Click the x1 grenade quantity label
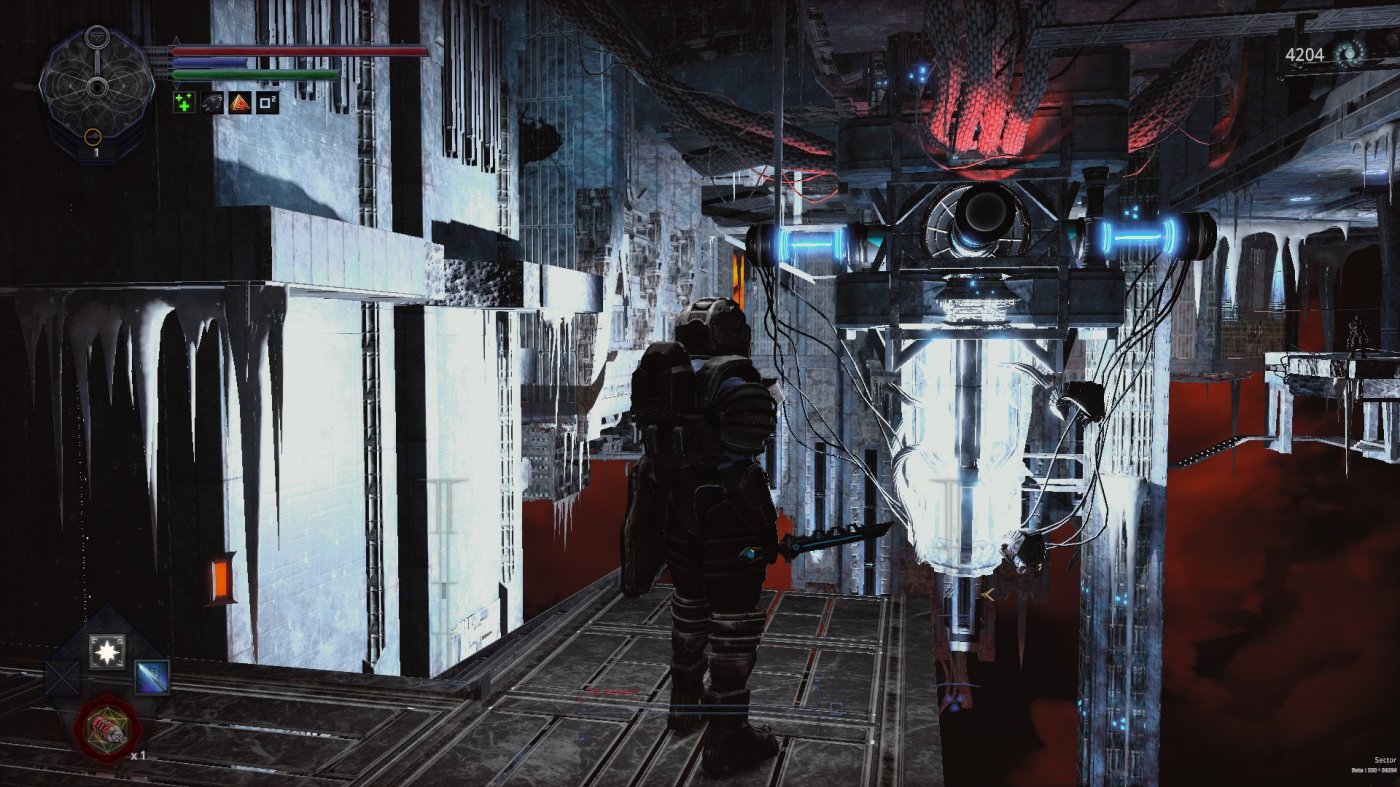 139,756
